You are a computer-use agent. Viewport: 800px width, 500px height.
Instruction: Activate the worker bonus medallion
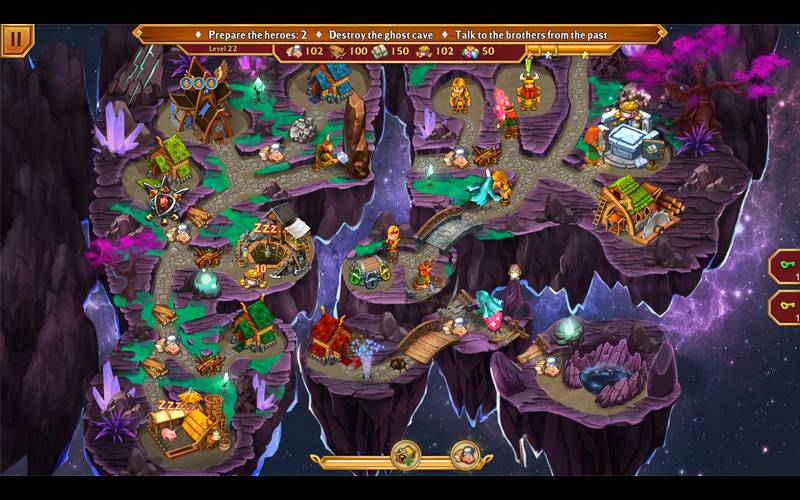[x=465, y=455]
